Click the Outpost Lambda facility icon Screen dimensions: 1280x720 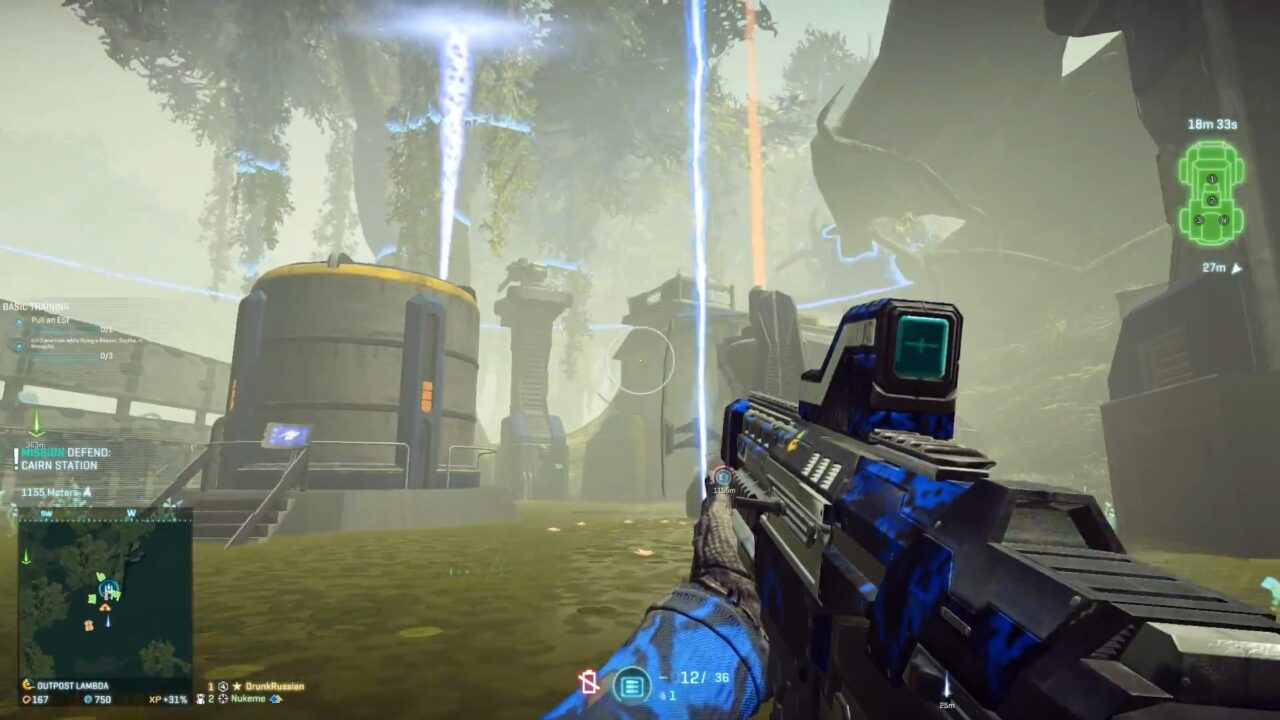(27, 685)
